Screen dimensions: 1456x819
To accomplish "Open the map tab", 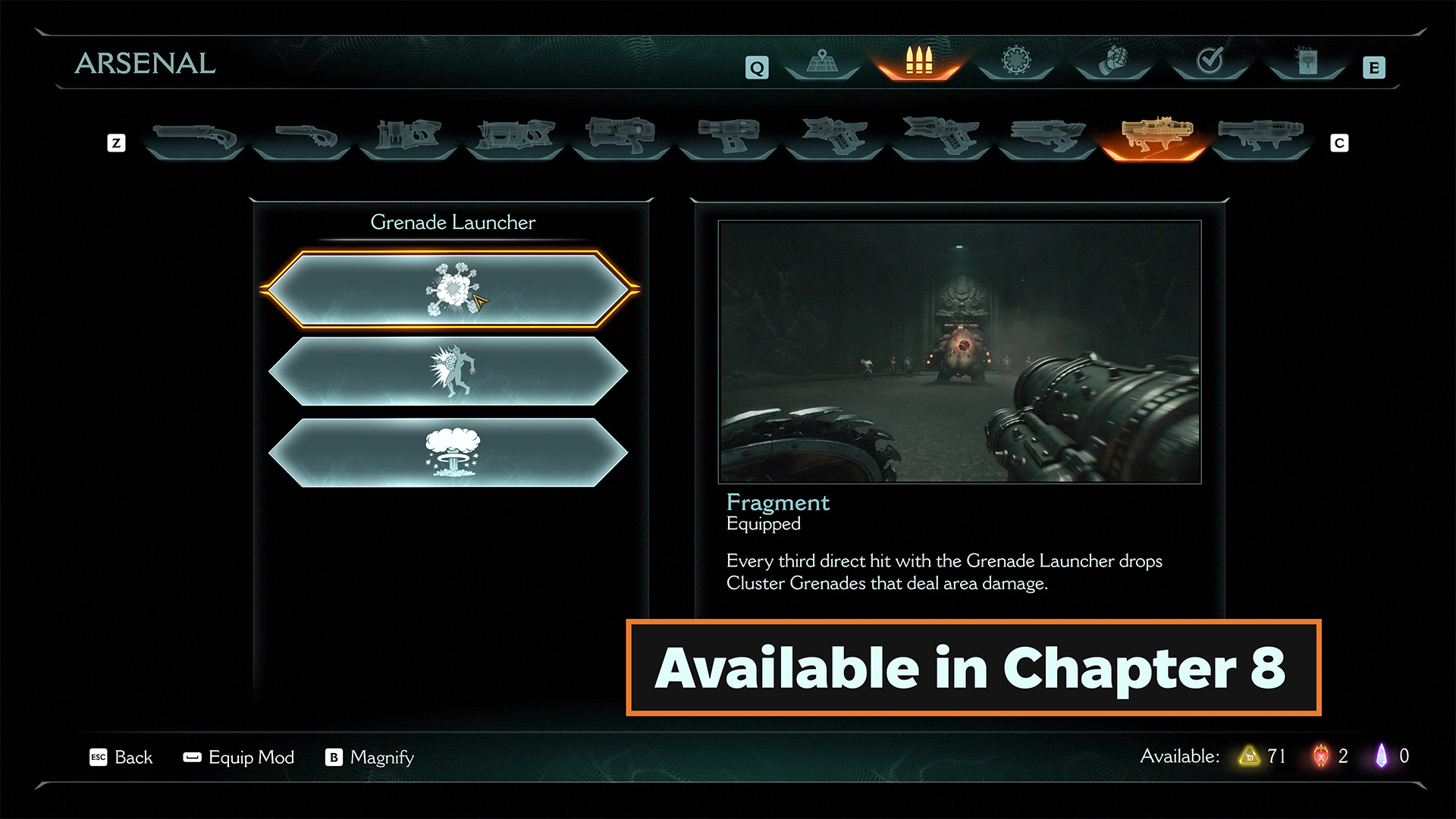I will [822, 62].
